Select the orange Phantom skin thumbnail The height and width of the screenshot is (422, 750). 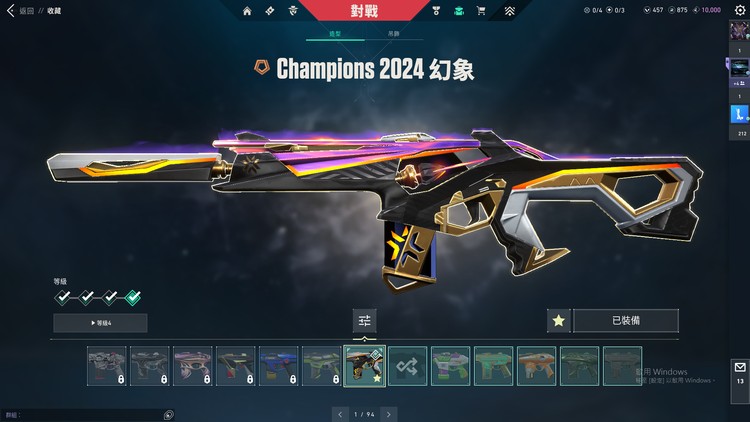click(x=537, y=365)
